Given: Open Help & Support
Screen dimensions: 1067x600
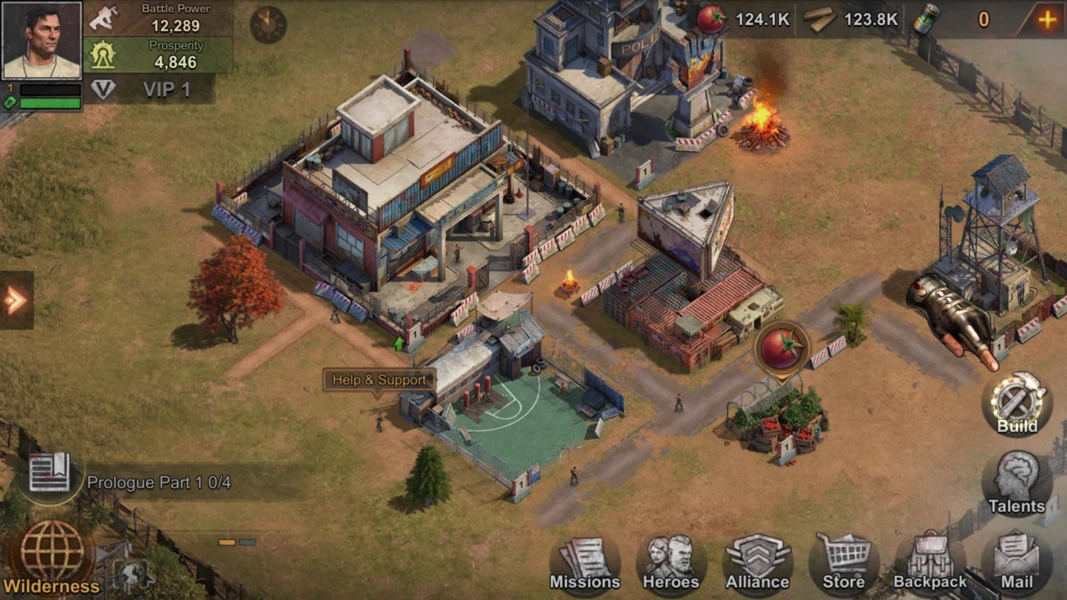Looking at the screenshot, I should 379,380.
